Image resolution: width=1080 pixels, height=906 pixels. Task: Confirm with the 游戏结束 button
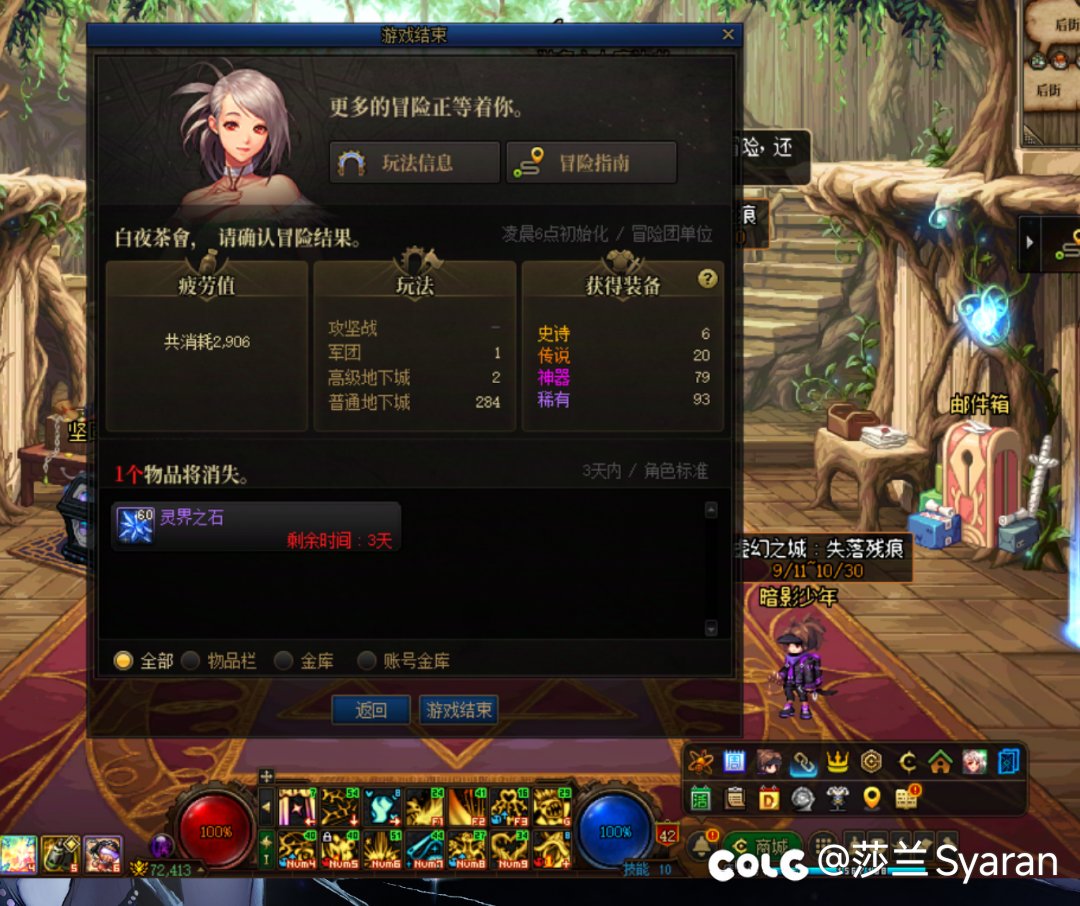[459, 710]
